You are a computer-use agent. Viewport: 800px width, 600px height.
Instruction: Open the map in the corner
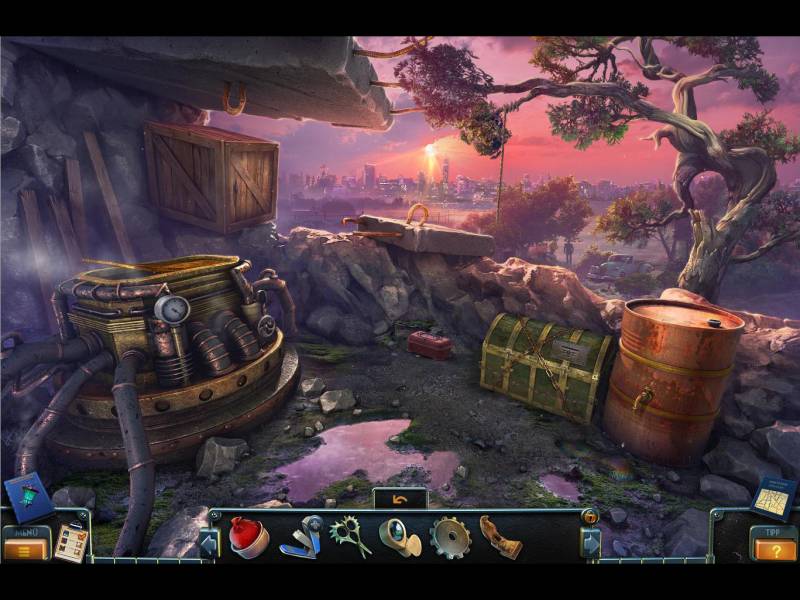click(x=773, y=496)
